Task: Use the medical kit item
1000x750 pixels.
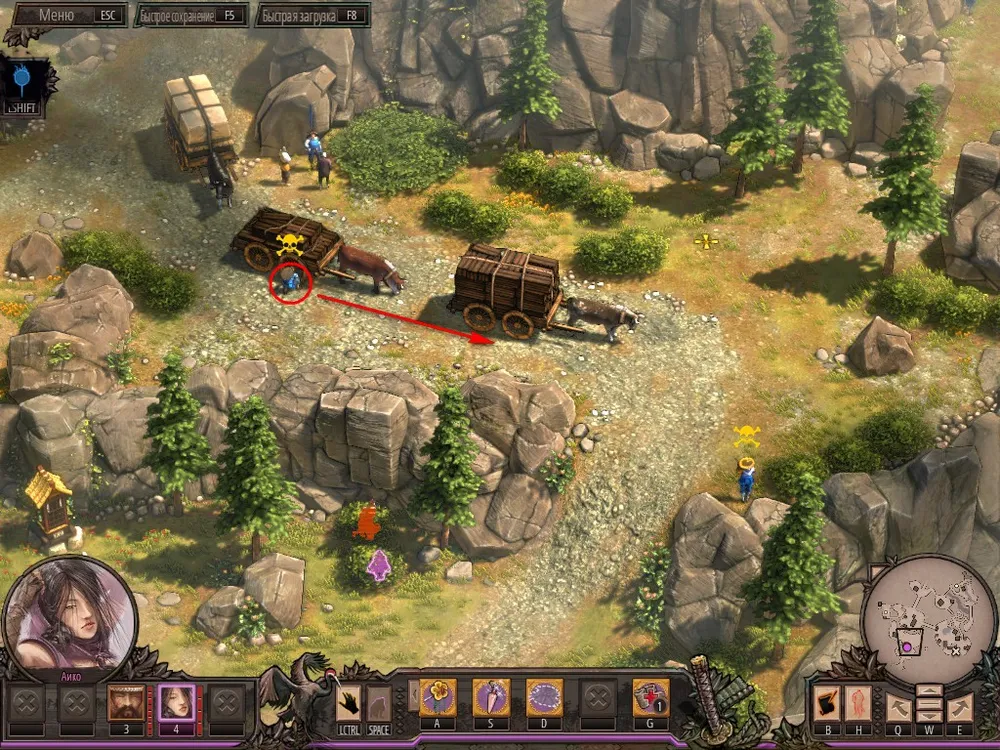Action: point(651,697)
